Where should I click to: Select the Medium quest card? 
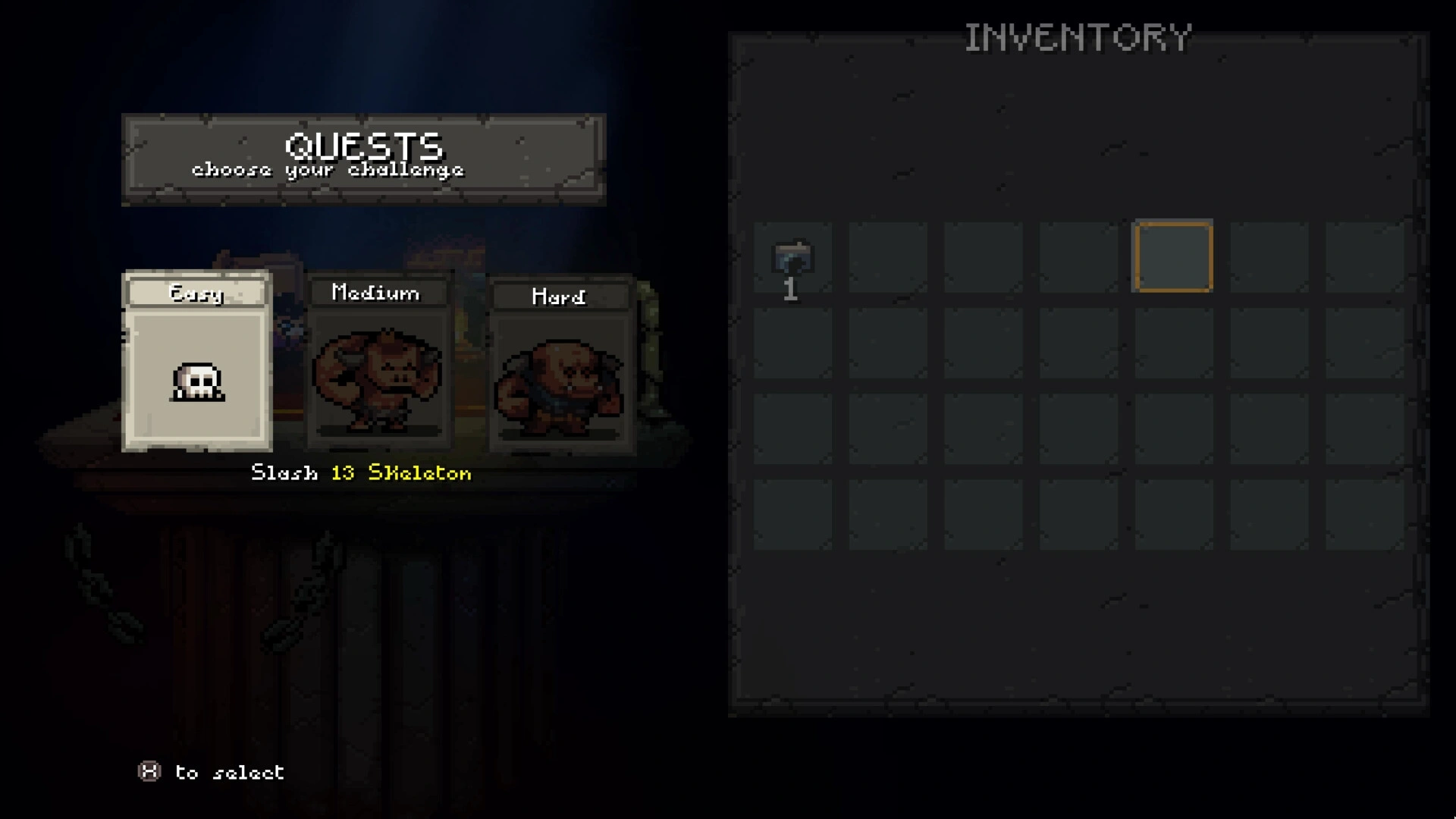(377, 364)
